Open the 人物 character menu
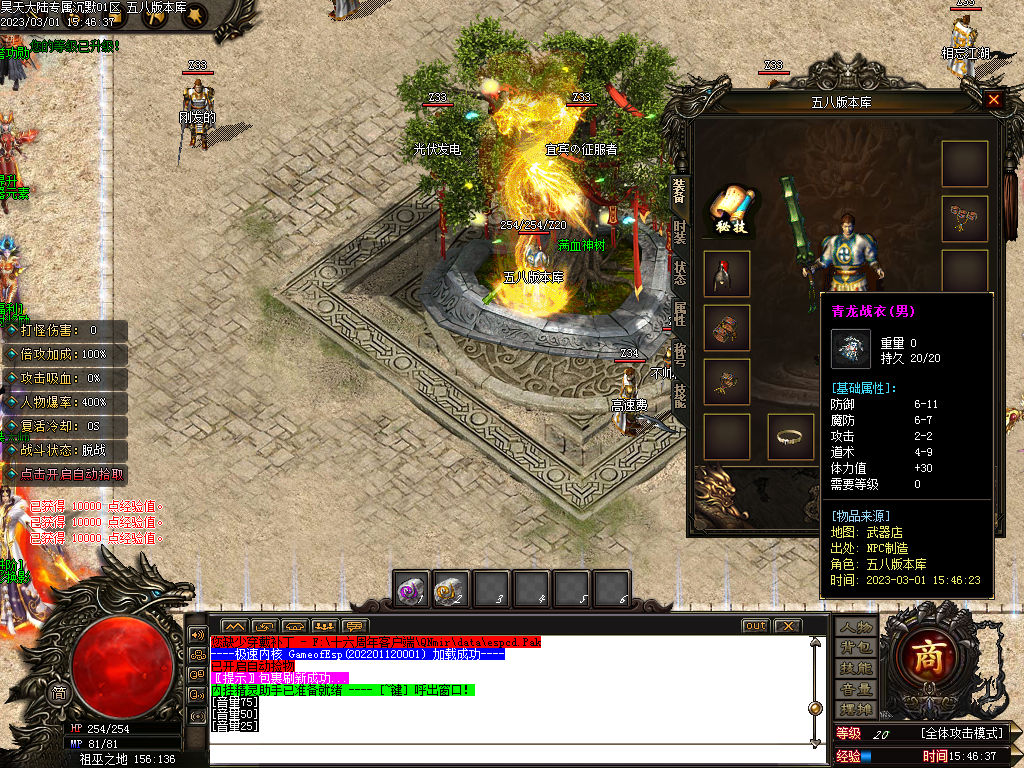 click(856, 627)
